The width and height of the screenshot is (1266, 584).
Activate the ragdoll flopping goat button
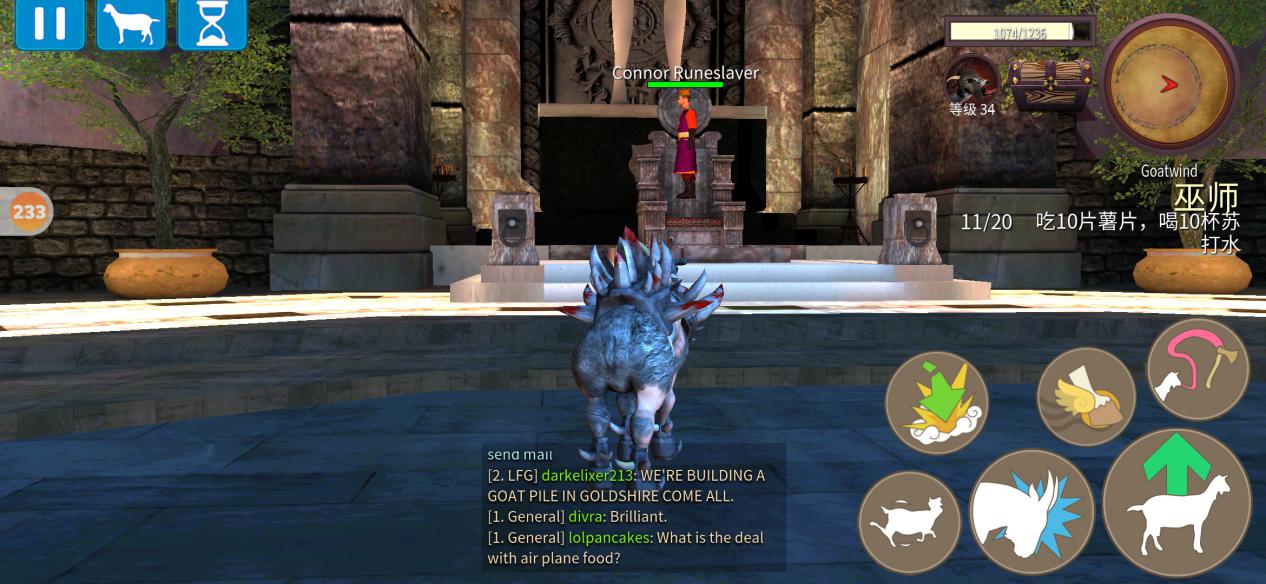click(909, 522)
